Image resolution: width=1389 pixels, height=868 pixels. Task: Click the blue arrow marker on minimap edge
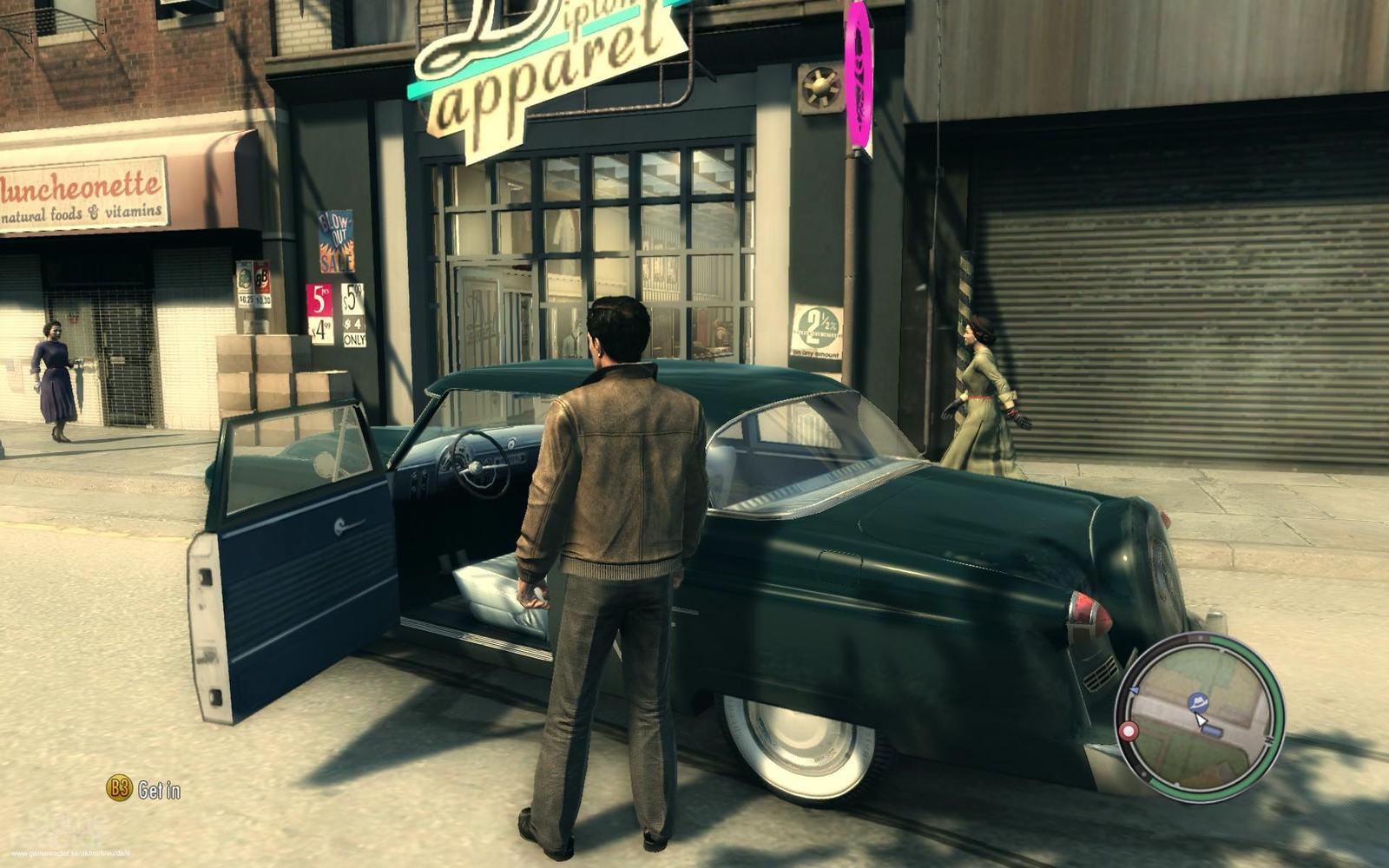pos(1134,689)
